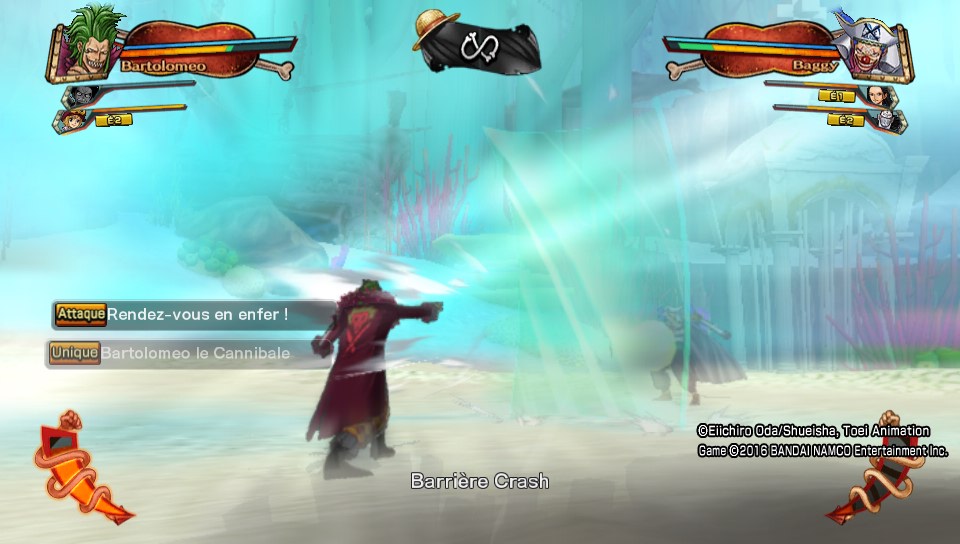
Task: Switch to the dark-faced teammate portrait under Bartolomeo
Action: click(80, 96)
